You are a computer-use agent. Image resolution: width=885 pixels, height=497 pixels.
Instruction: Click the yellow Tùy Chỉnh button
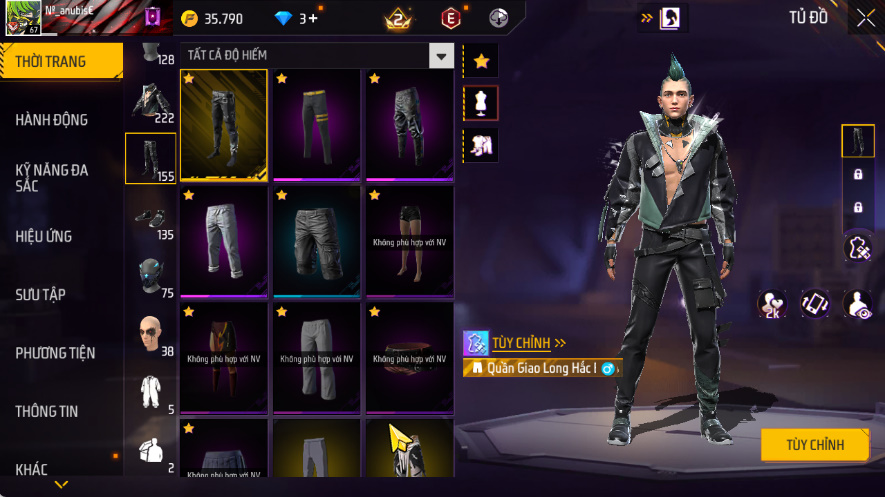814,445
